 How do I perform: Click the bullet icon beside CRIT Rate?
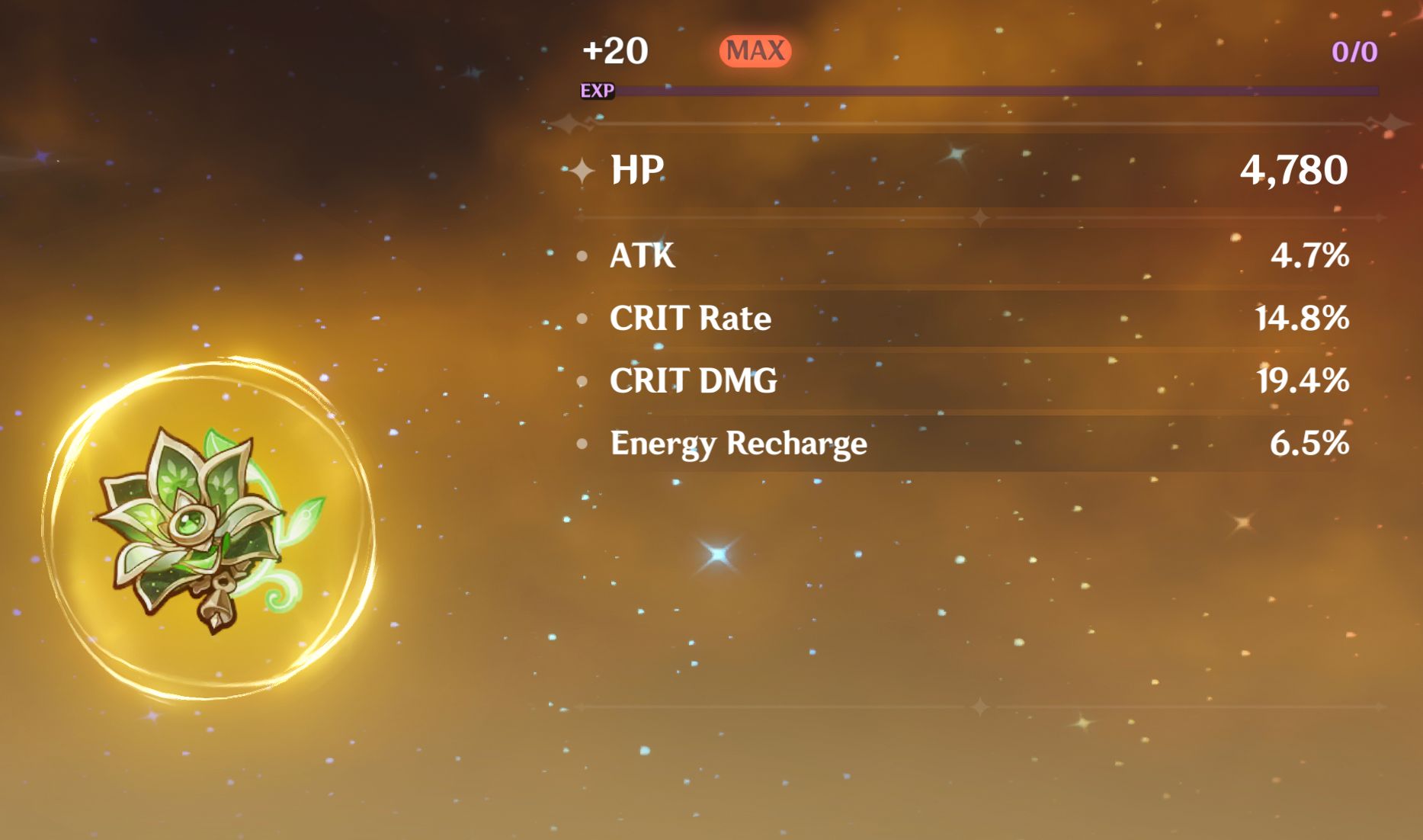coord(583,319)
